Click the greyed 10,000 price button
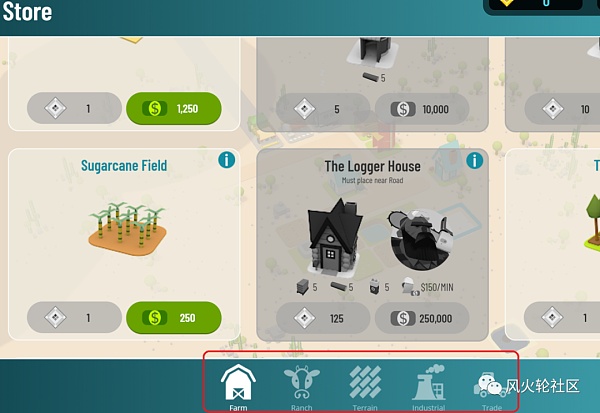Image resolution: width=600 pixels, height=413 pixels. (422, 109)
